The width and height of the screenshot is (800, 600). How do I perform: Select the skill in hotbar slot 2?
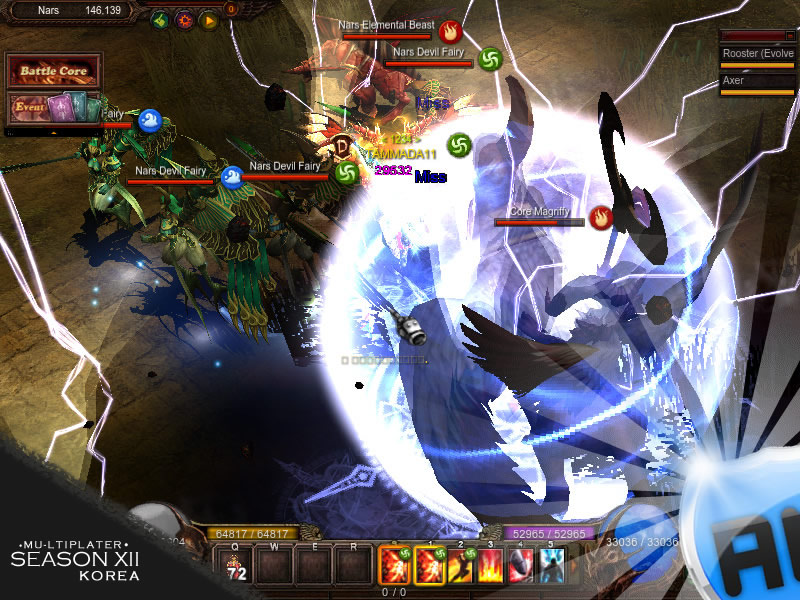tap(463, 567)
